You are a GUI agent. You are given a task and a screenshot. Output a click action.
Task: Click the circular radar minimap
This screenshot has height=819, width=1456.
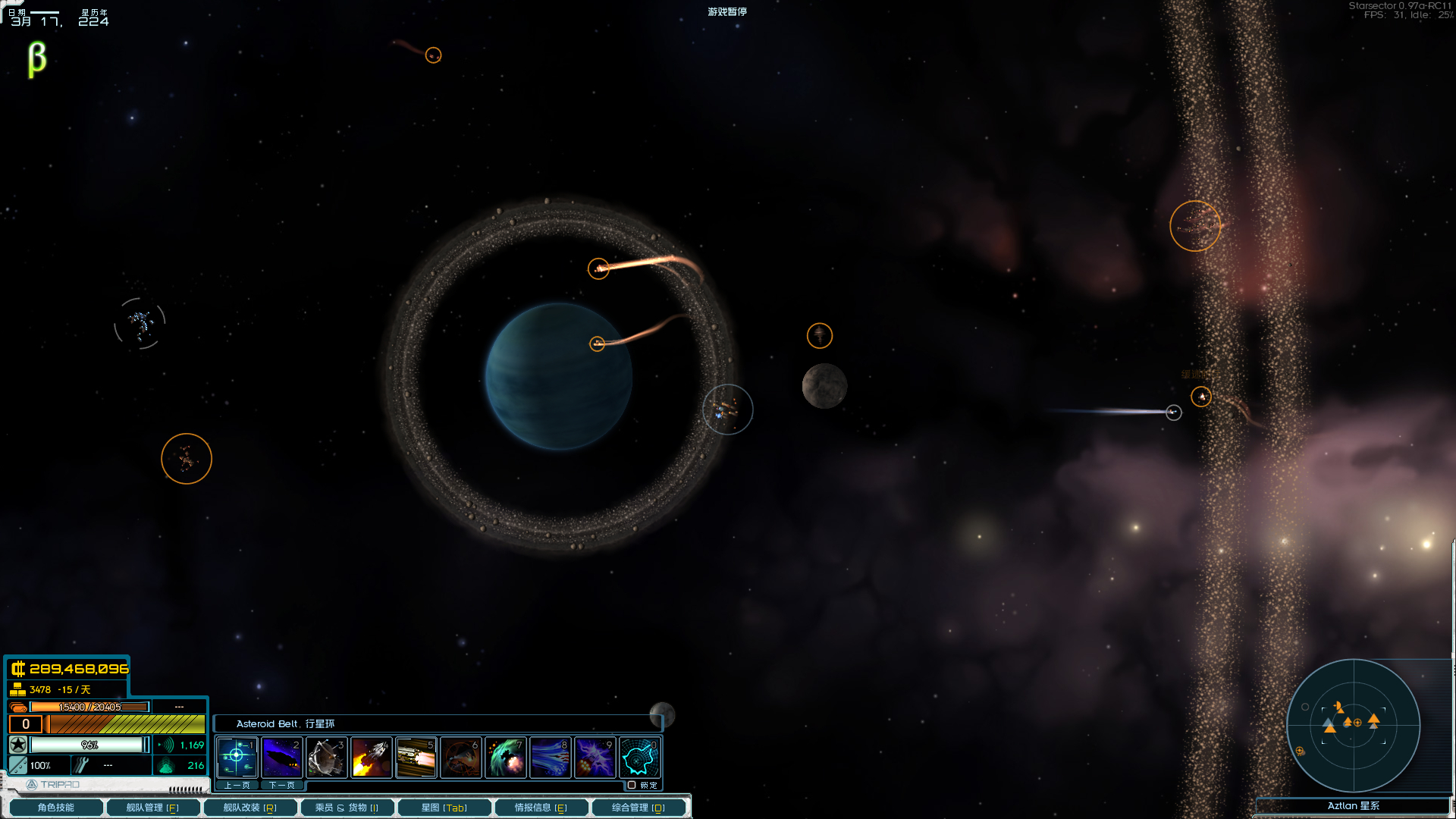click(x=1353, y=725)
